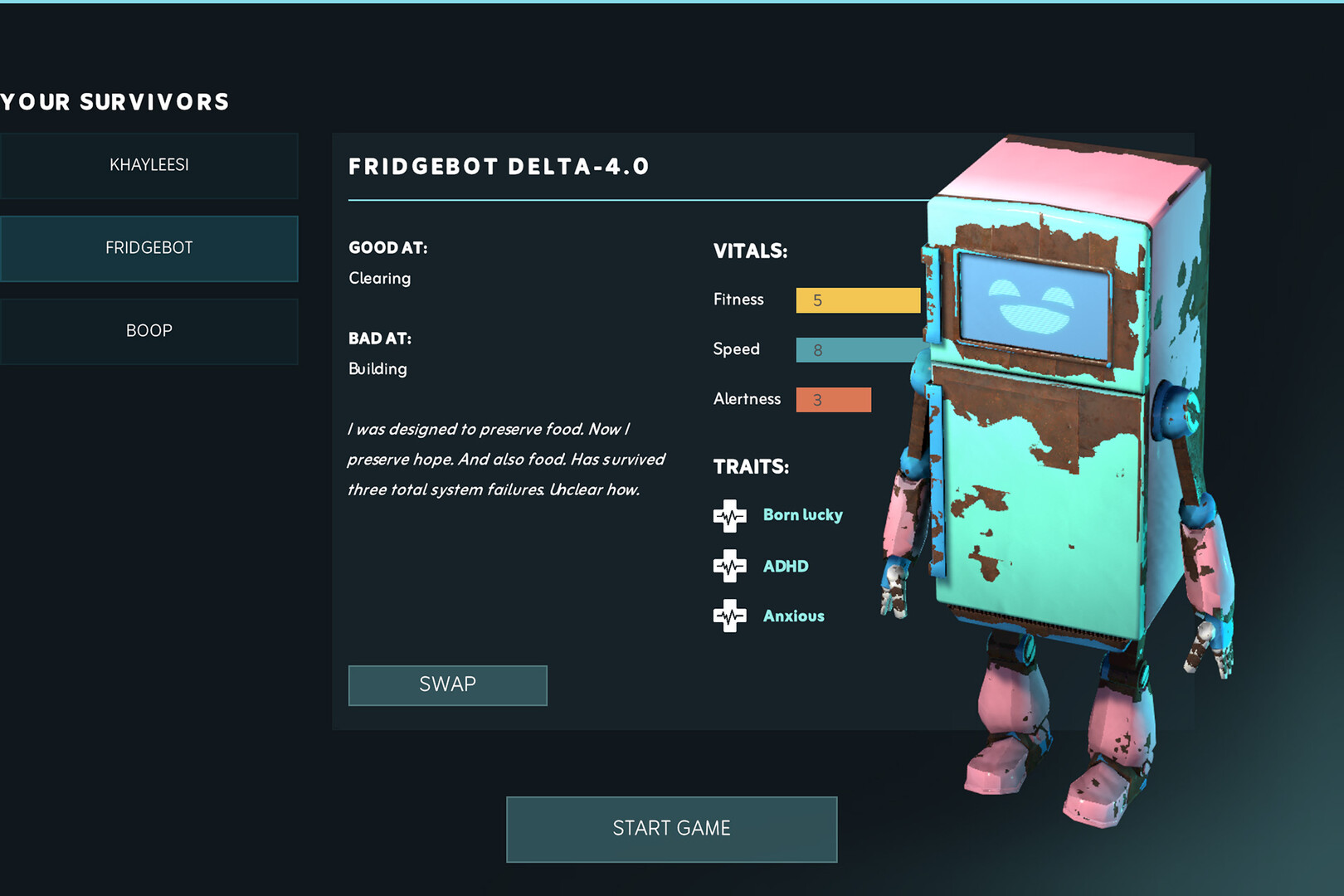Click the Born lucky trait icon
1344x896 pixels.
[x=730, y=515]
